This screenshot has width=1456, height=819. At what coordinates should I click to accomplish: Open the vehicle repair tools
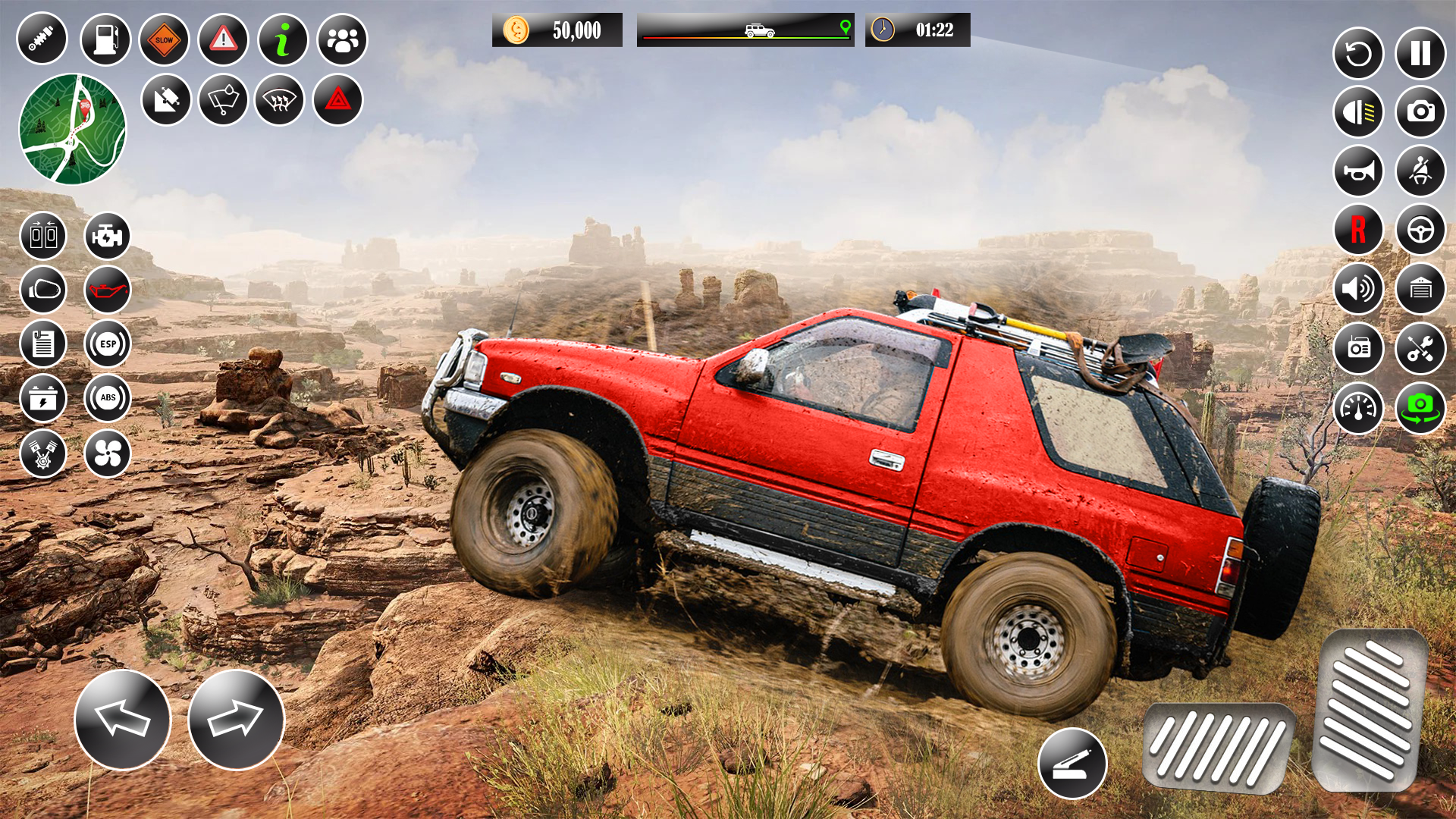pos(1420,348)
